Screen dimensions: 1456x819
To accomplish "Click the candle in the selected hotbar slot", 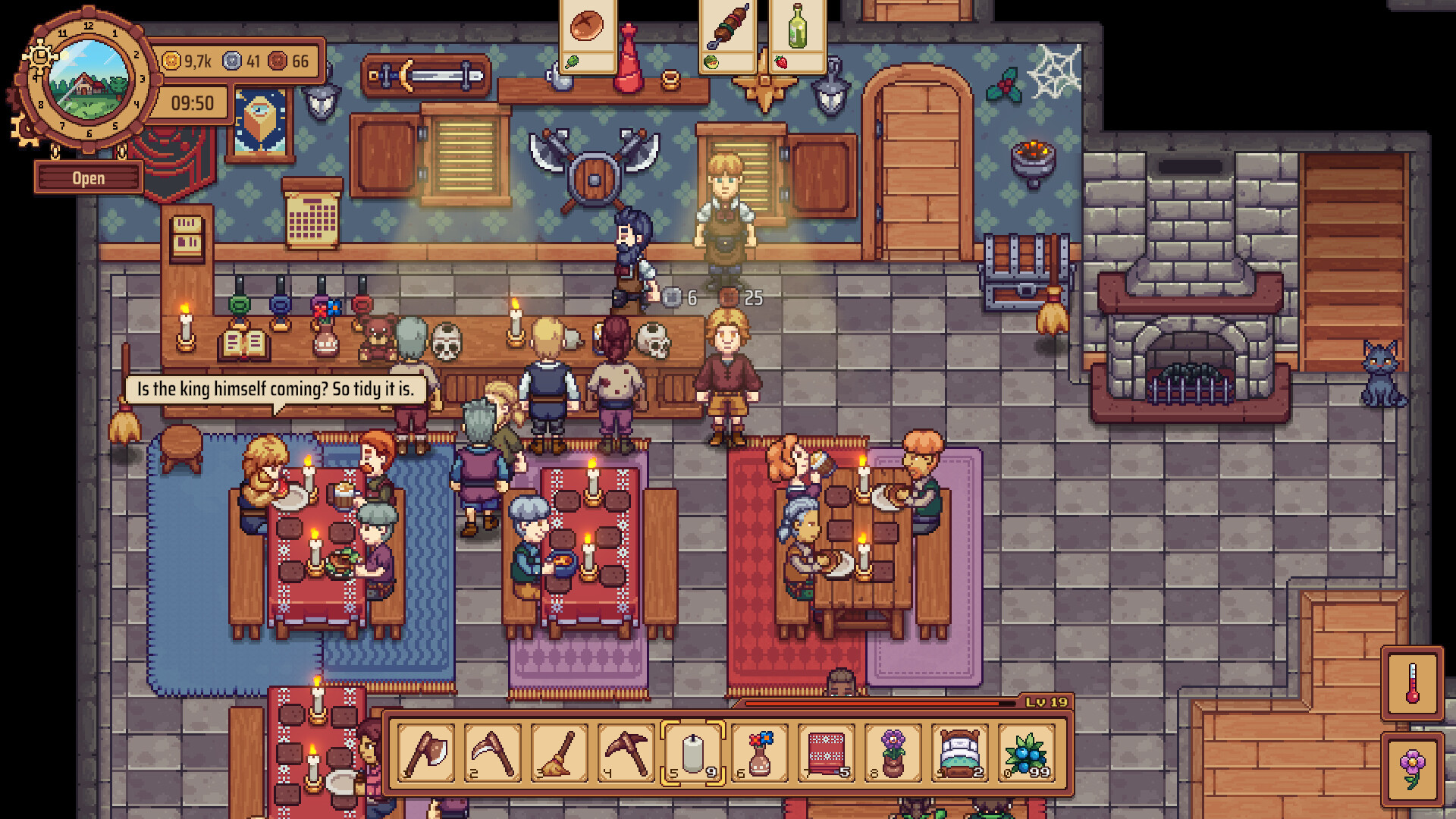I will pos(692,755).
